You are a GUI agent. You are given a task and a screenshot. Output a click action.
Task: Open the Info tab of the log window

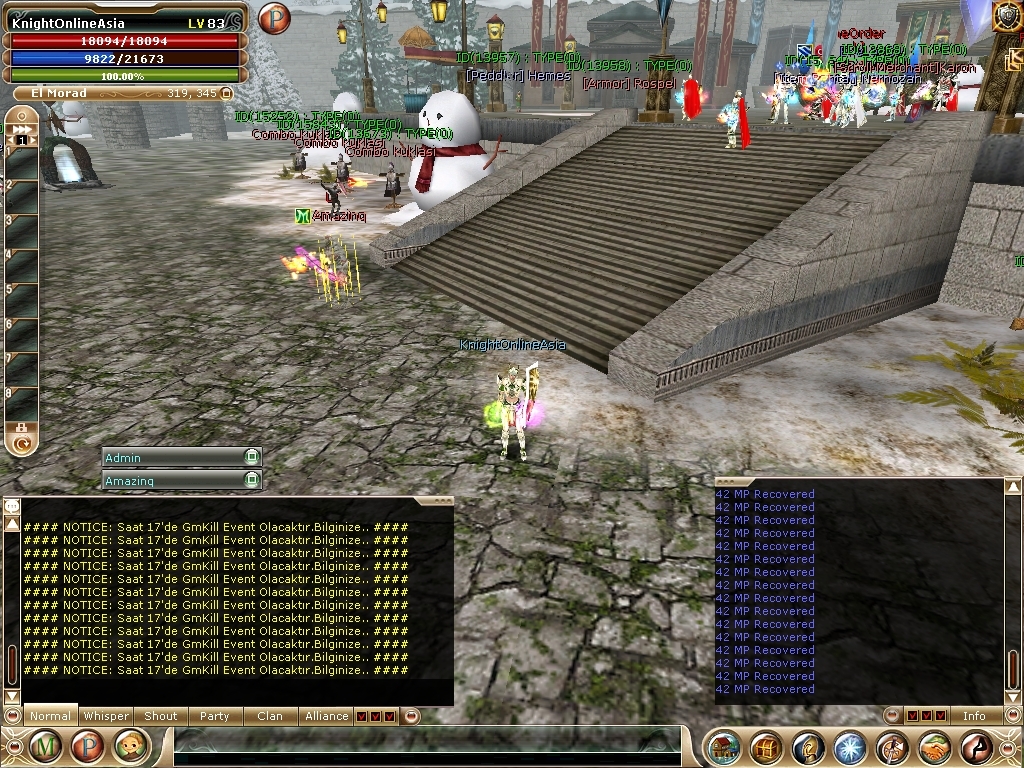tap(974, 716)
